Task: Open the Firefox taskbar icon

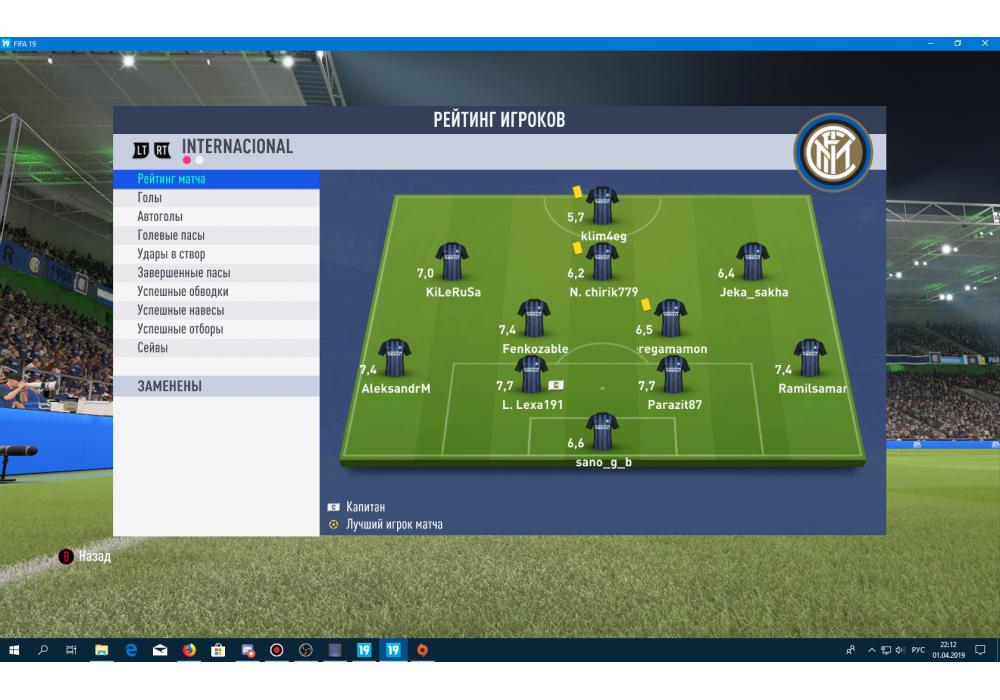Action: [189, 650]
